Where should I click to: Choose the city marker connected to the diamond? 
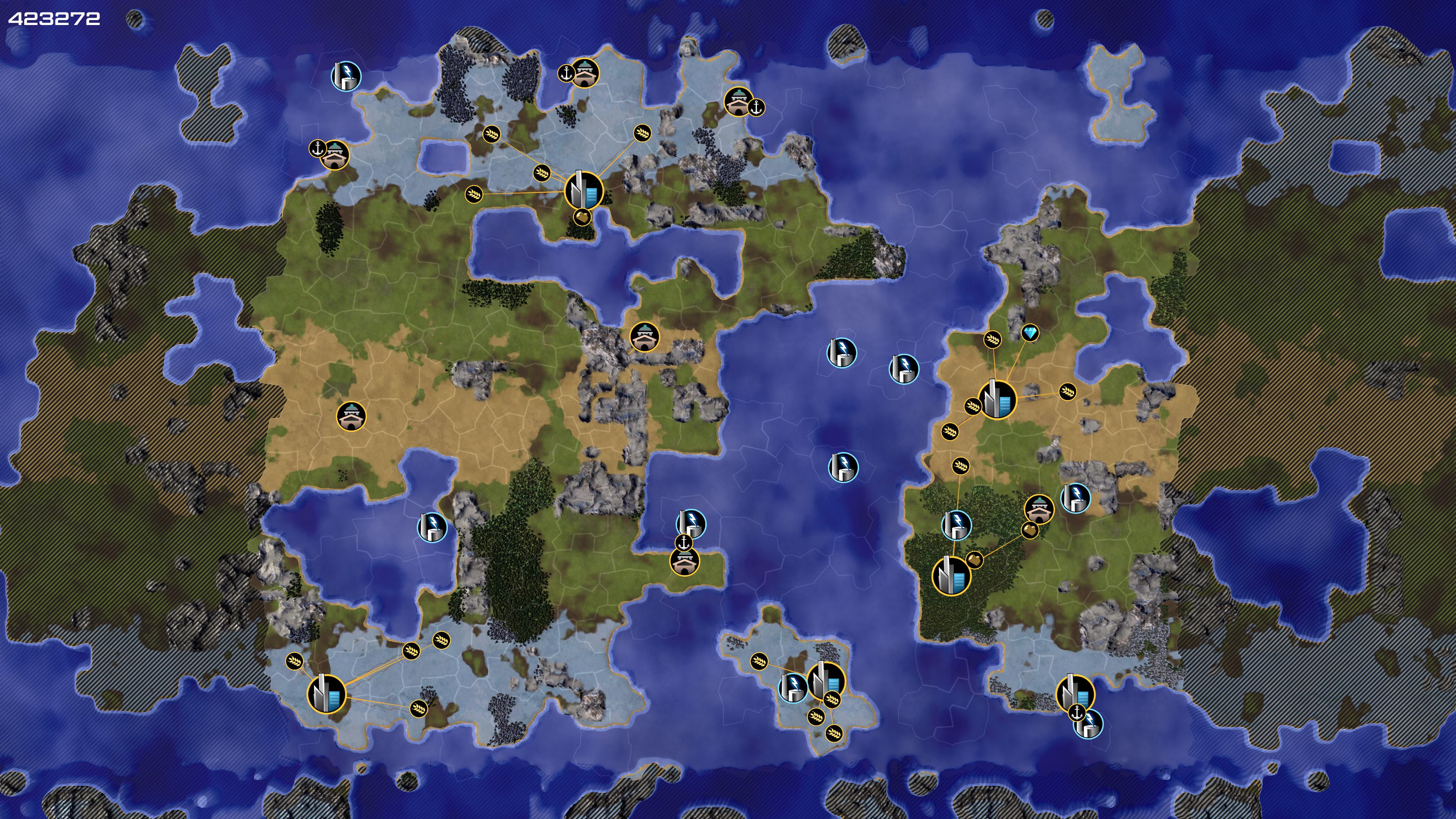coord(996,399)
